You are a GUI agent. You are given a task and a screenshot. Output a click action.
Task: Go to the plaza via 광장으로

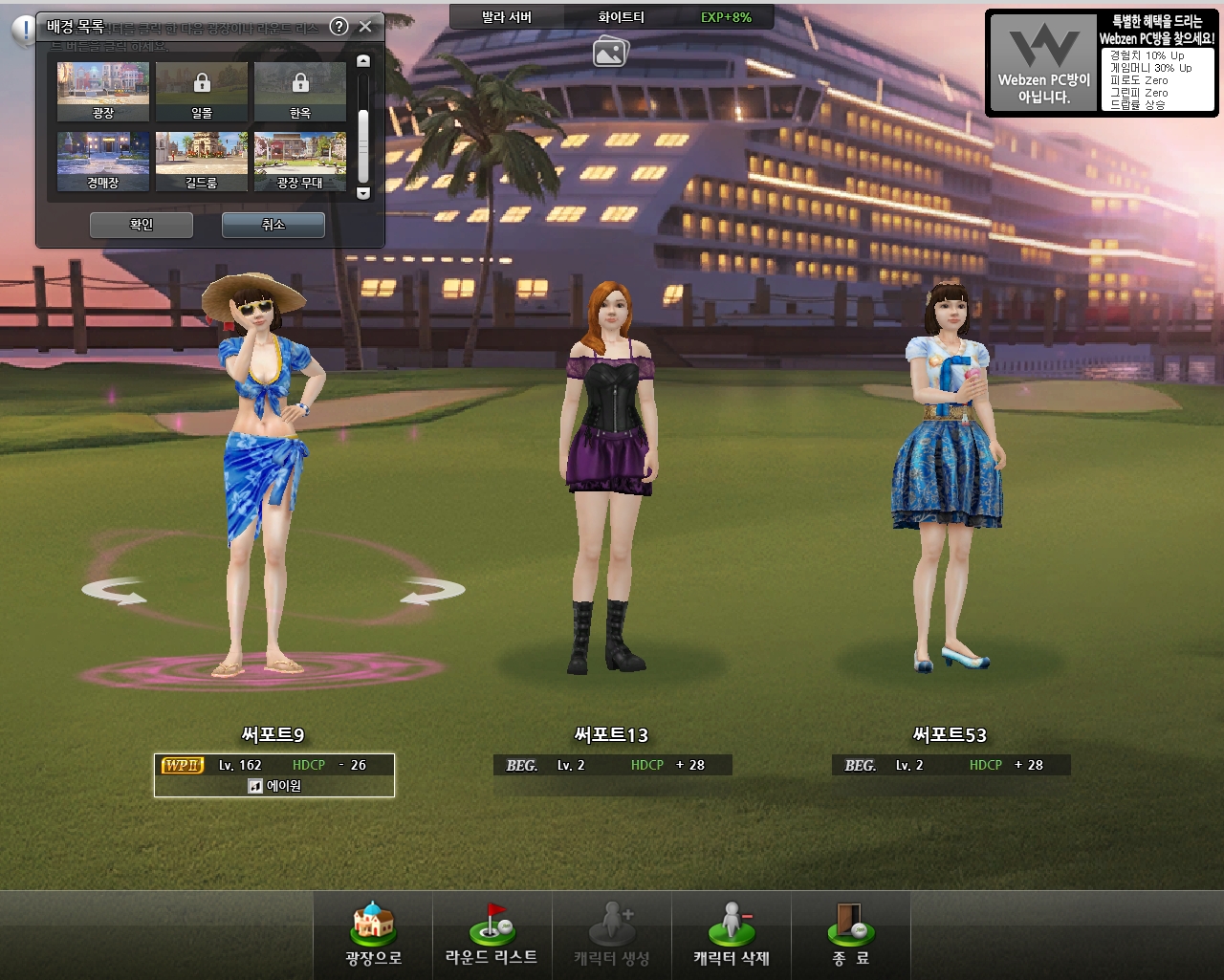(x=373, y=935)
